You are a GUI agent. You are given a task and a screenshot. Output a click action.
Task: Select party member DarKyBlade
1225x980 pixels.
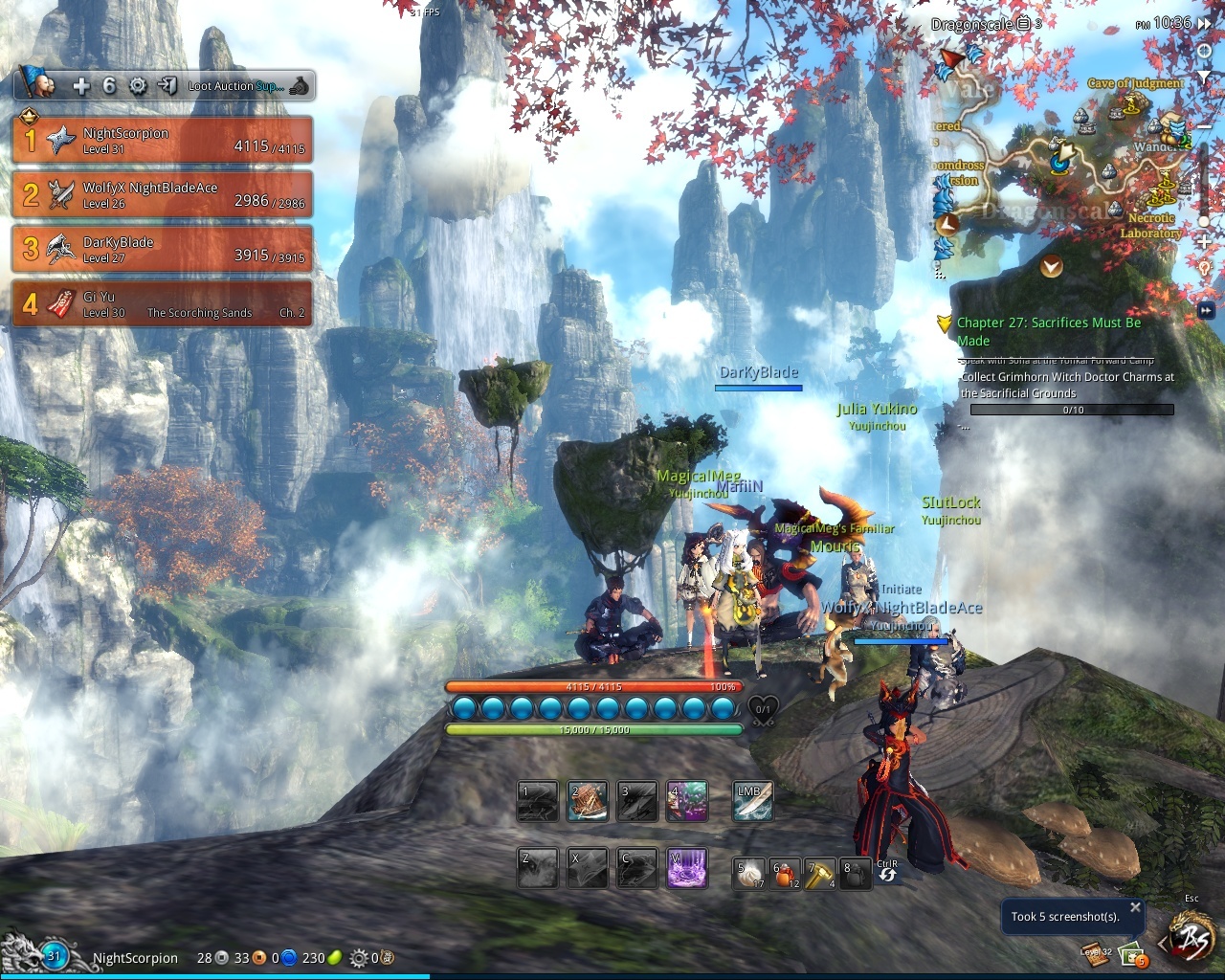pyautogui.click(x=162, y=250)
